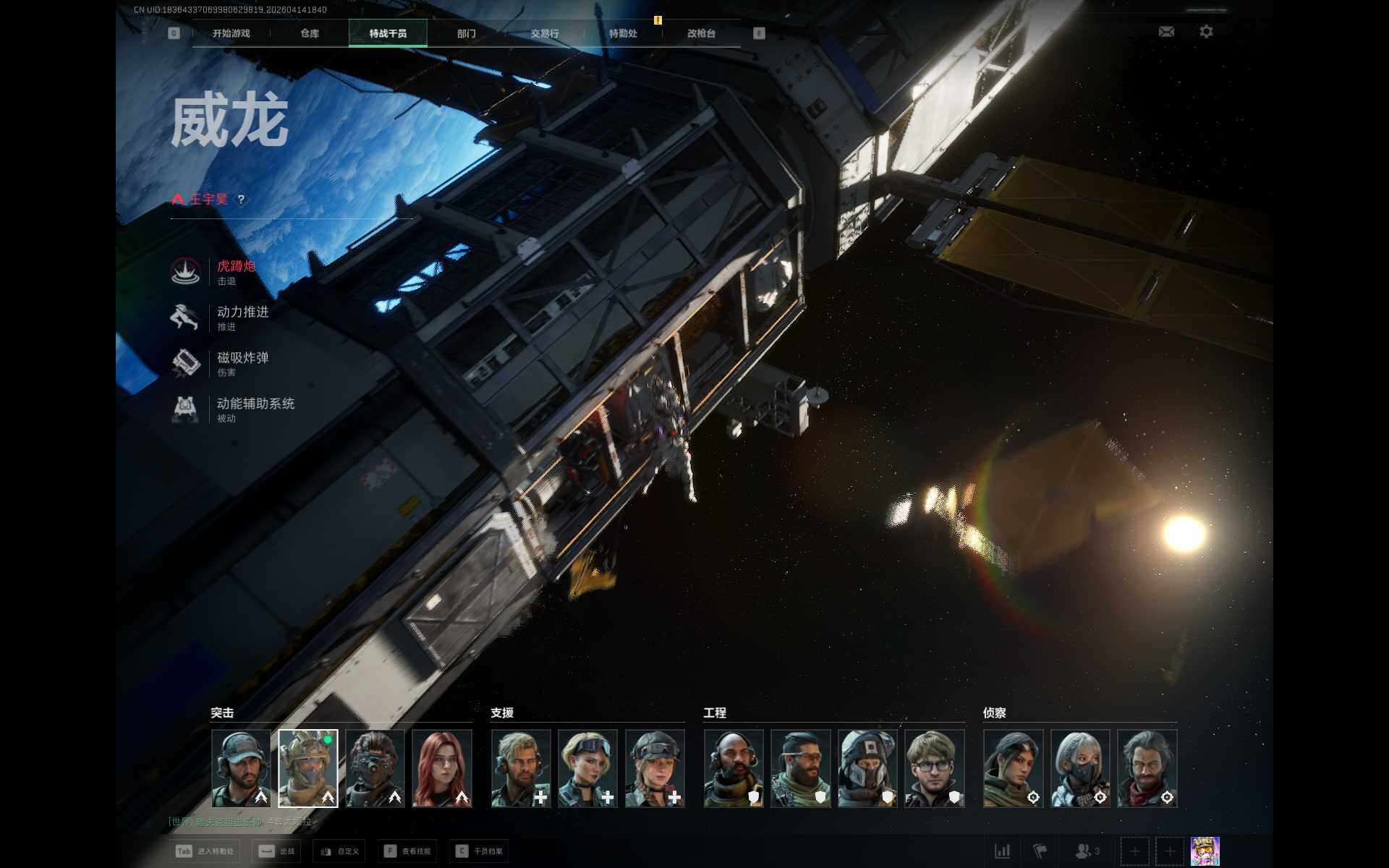Open the mail envelope icon
The image size is (1389, 868).
[x=1166, y=32]
